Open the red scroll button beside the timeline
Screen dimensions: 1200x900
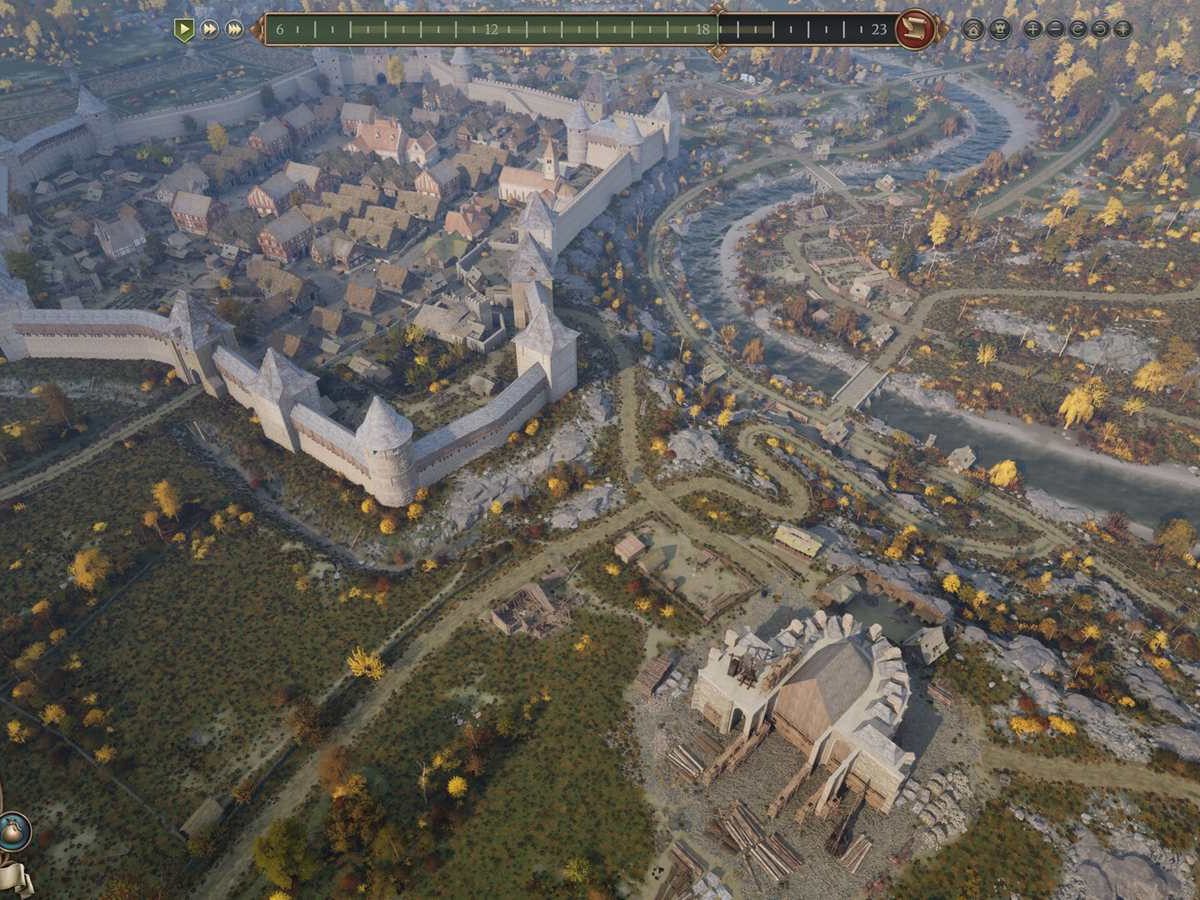click(x=914, y=29)
